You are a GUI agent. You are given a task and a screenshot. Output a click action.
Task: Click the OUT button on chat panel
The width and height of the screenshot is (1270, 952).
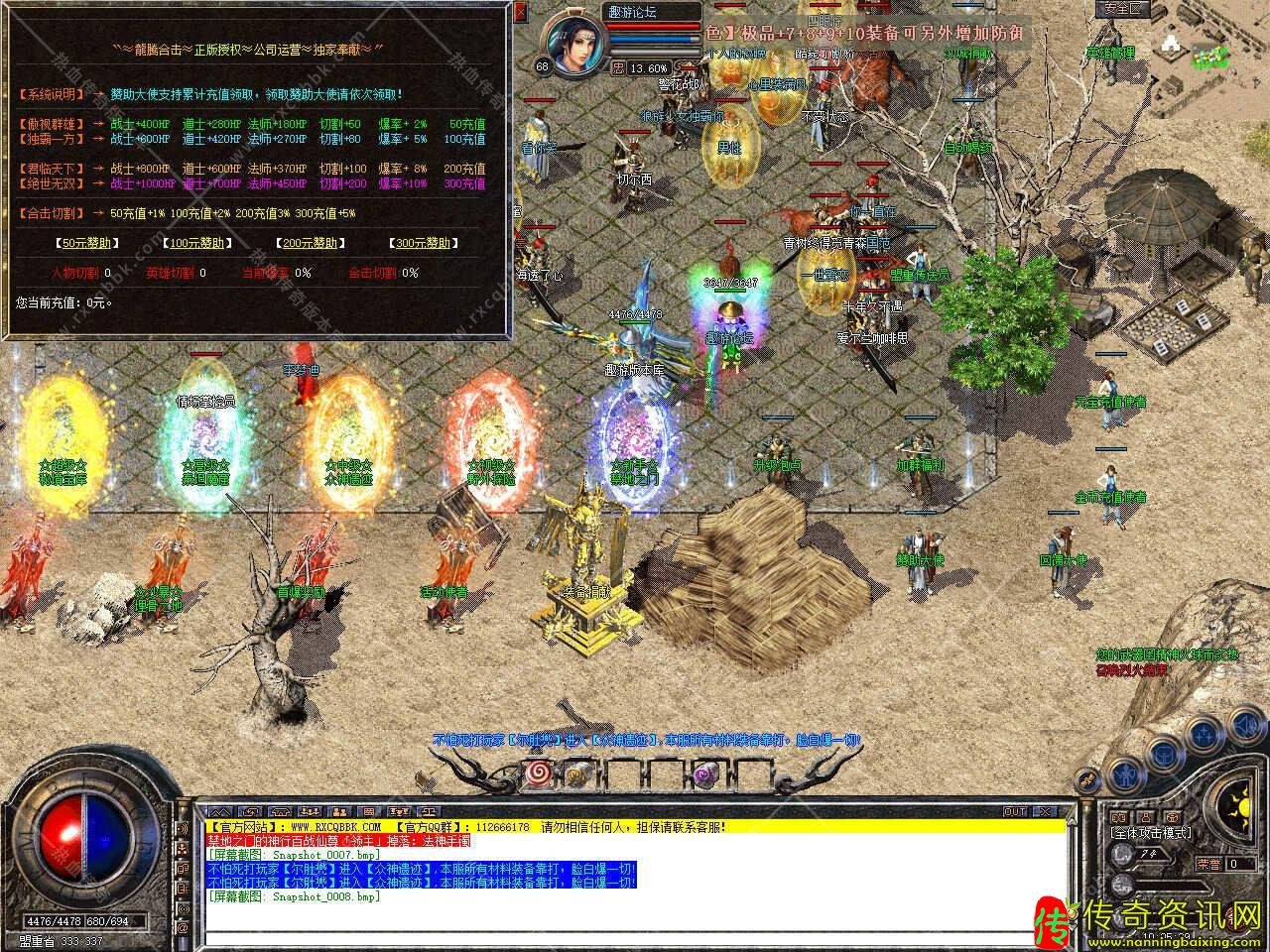click(x=1015, y=811)
